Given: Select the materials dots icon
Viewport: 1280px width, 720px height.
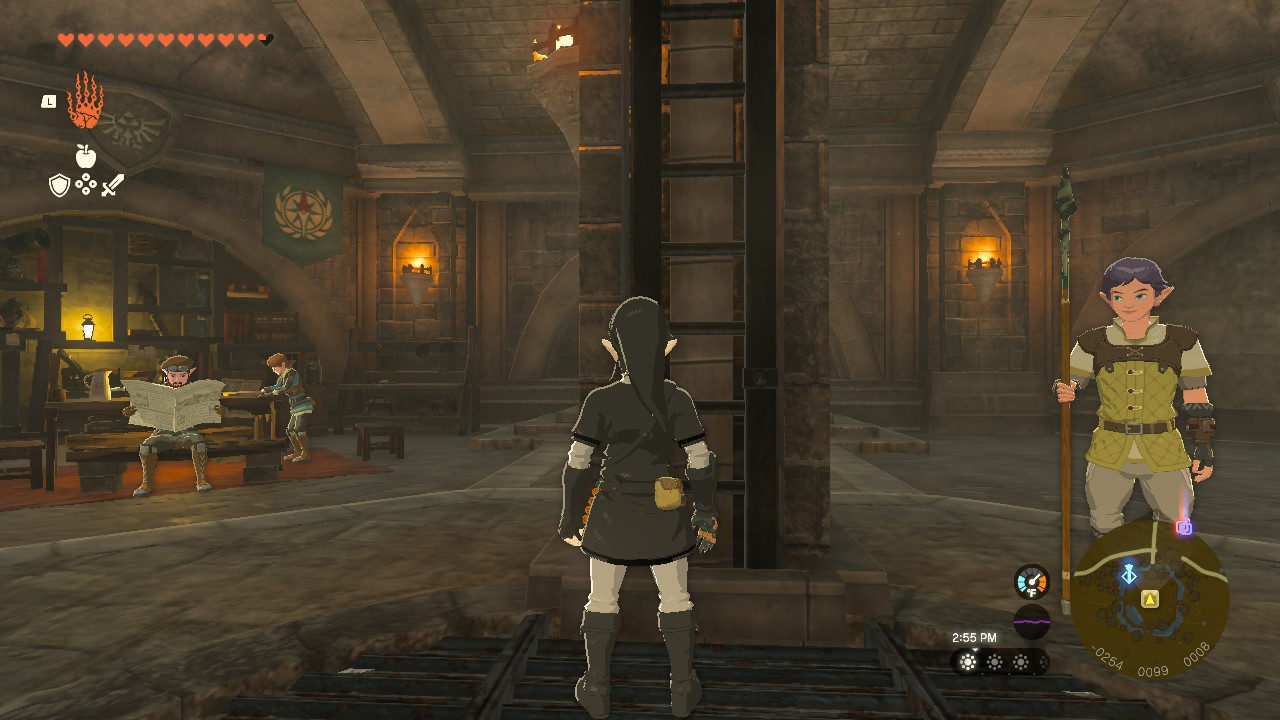Looking at the screenshot, I should pos(86,184).
